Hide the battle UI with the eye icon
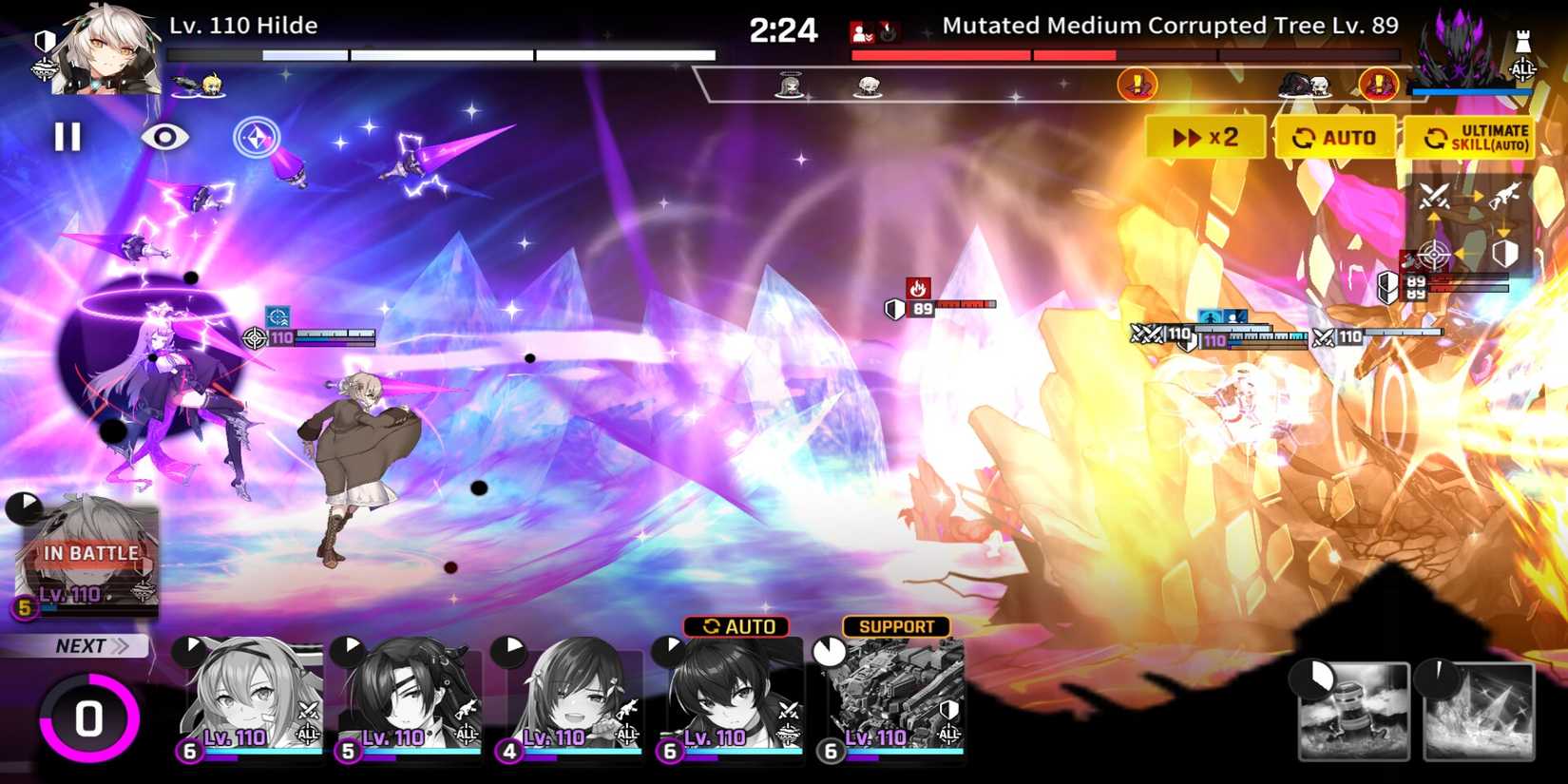The image size is (1568, 784). (163, 139)
